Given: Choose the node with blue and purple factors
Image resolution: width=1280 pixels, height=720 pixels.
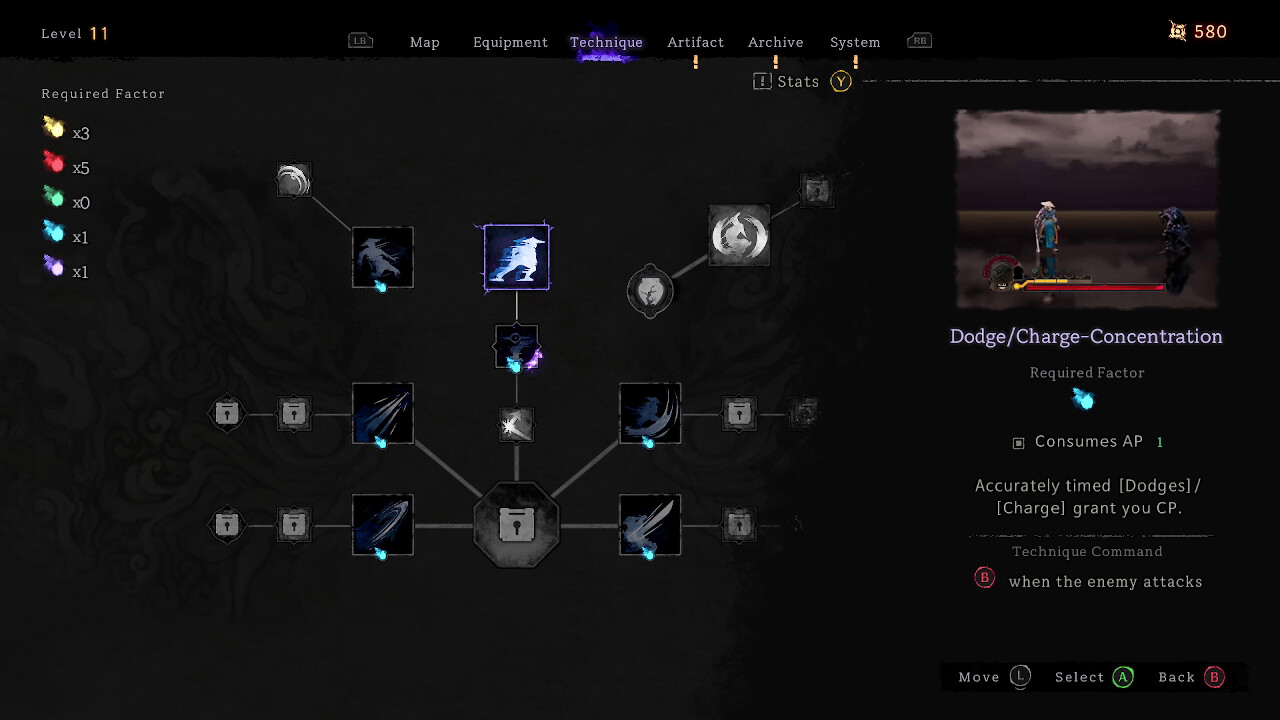Looking at the screenshot, I should point(516,346).
